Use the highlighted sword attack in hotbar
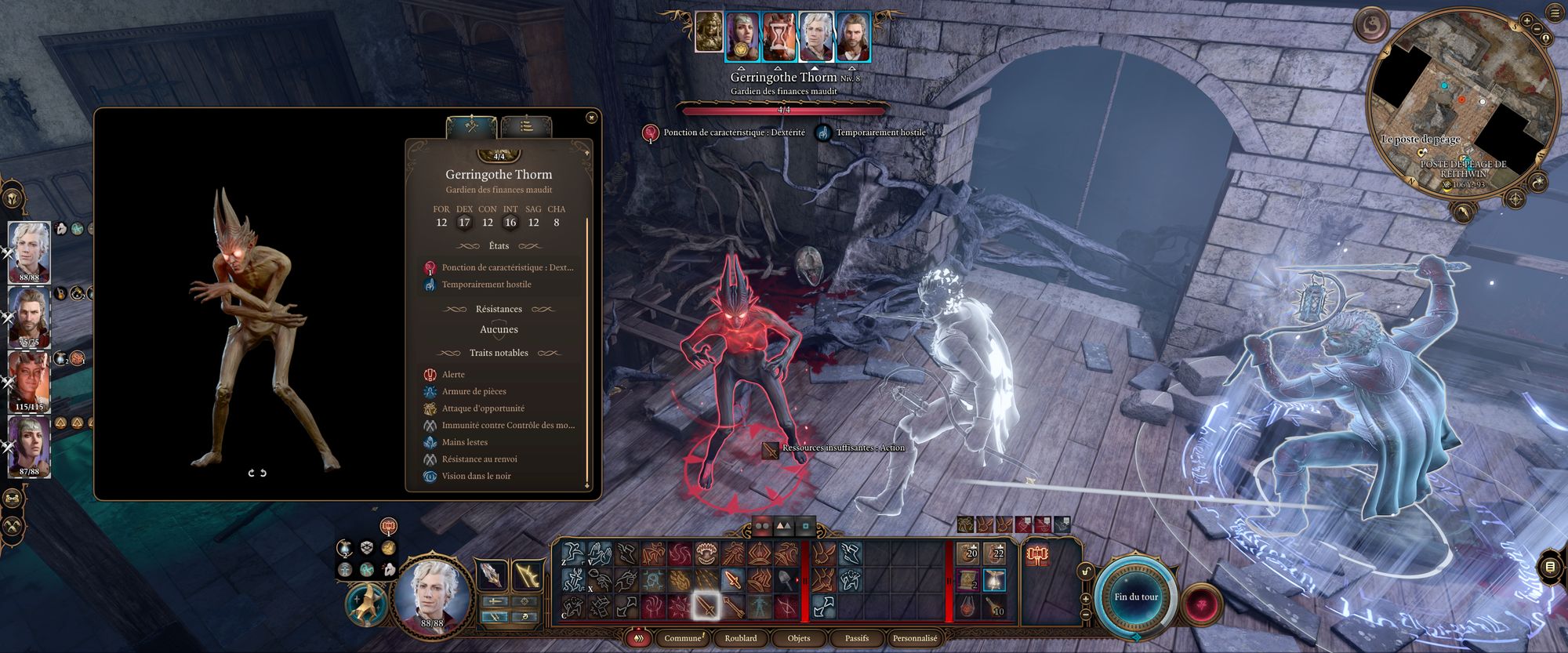Image resolution: width=1568 pixels, height=653 pixels. point(706,605)
